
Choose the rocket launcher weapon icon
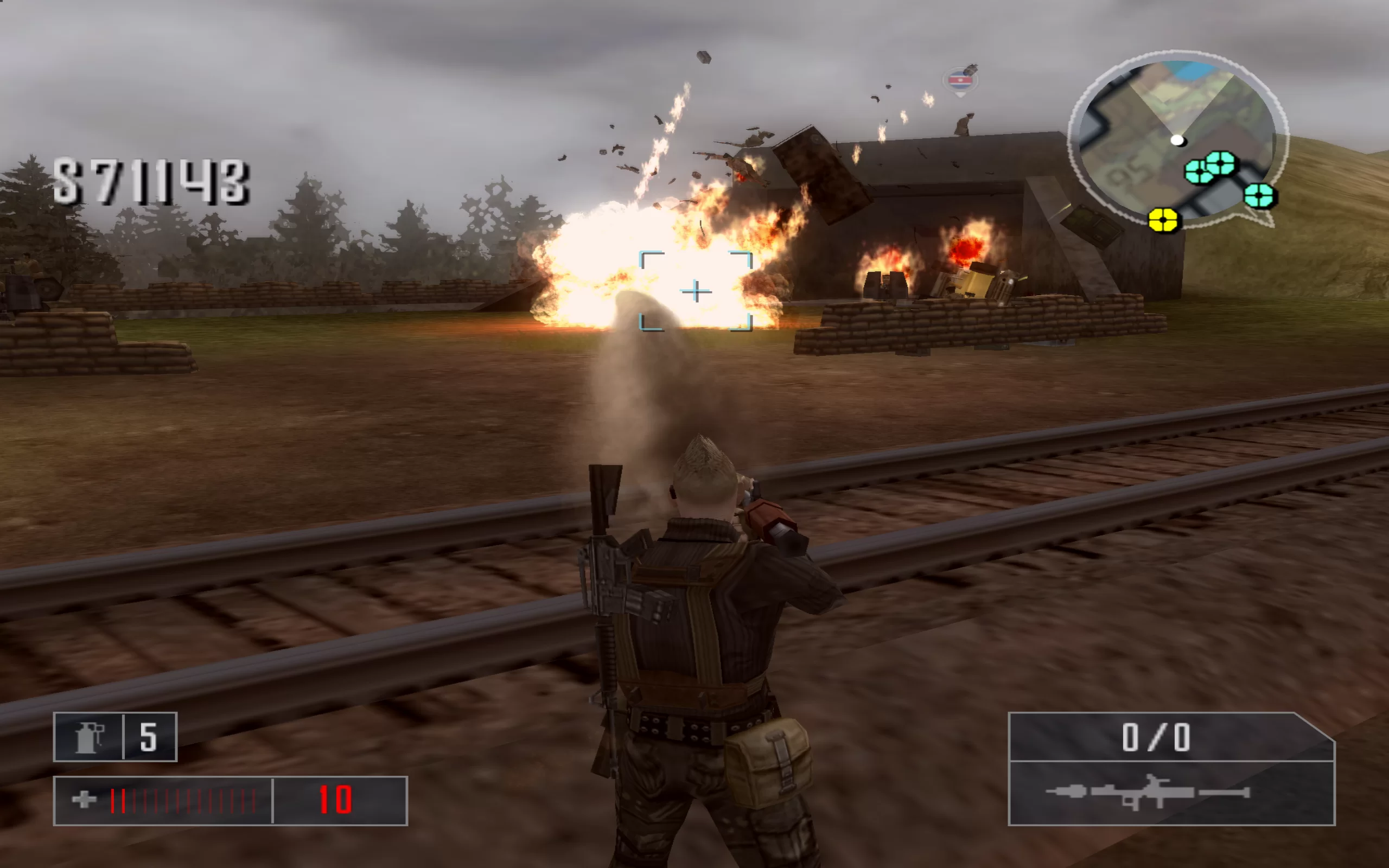click(x=1147, y=793)
